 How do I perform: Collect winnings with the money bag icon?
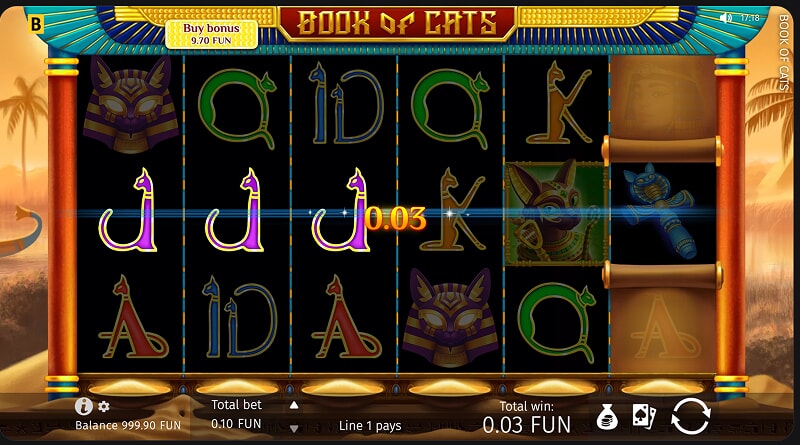[606, 416]
